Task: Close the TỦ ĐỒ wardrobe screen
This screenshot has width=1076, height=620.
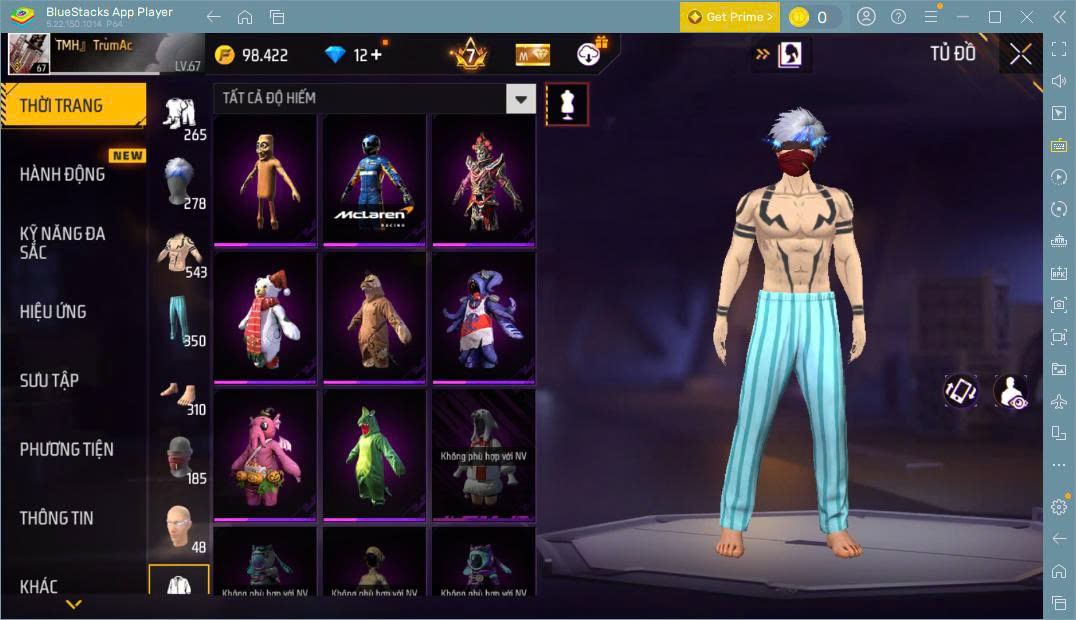Action: coord(1020,54)
